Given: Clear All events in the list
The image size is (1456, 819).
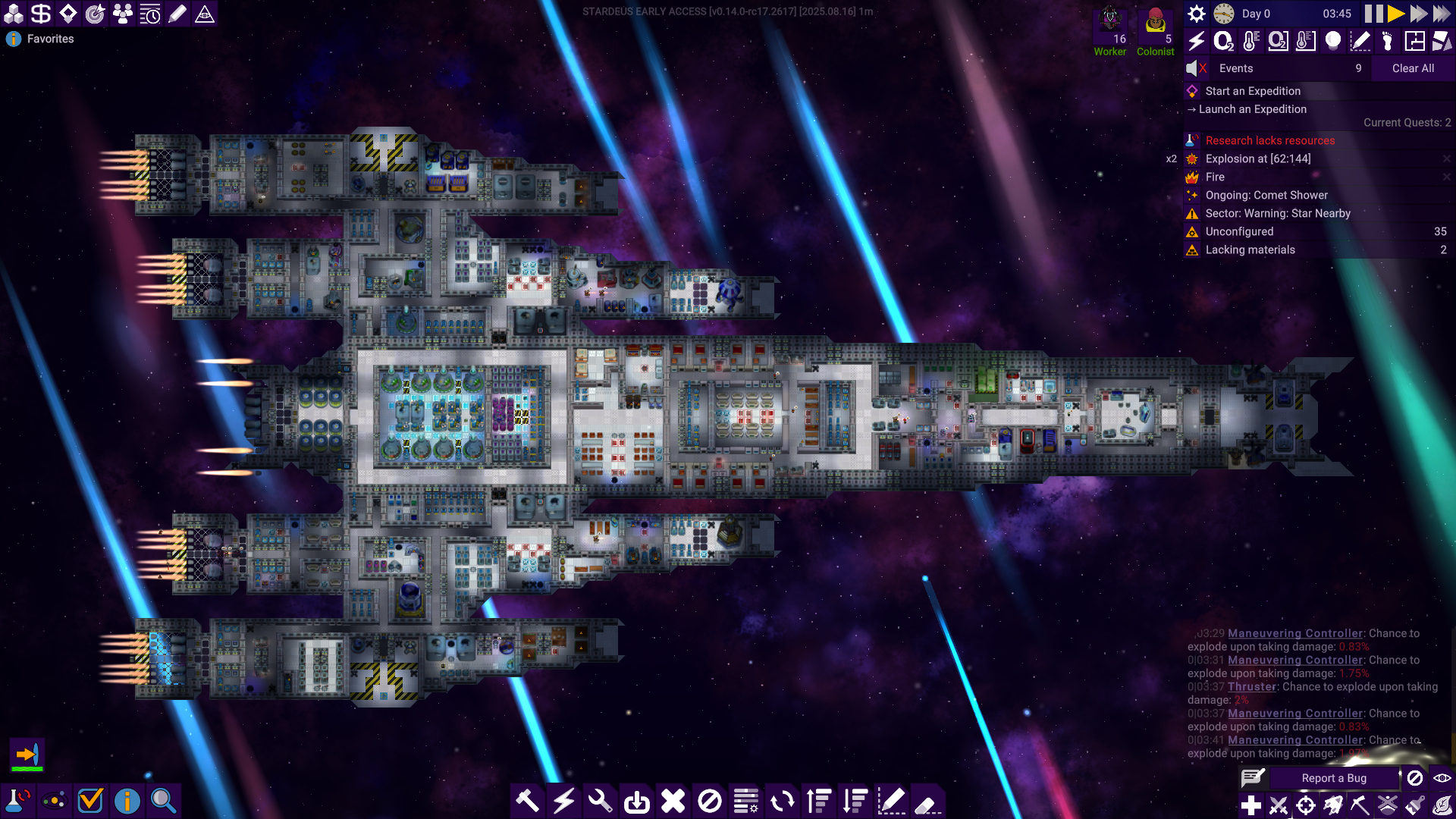Looking at the screenshot, I should click(1413, 68).
